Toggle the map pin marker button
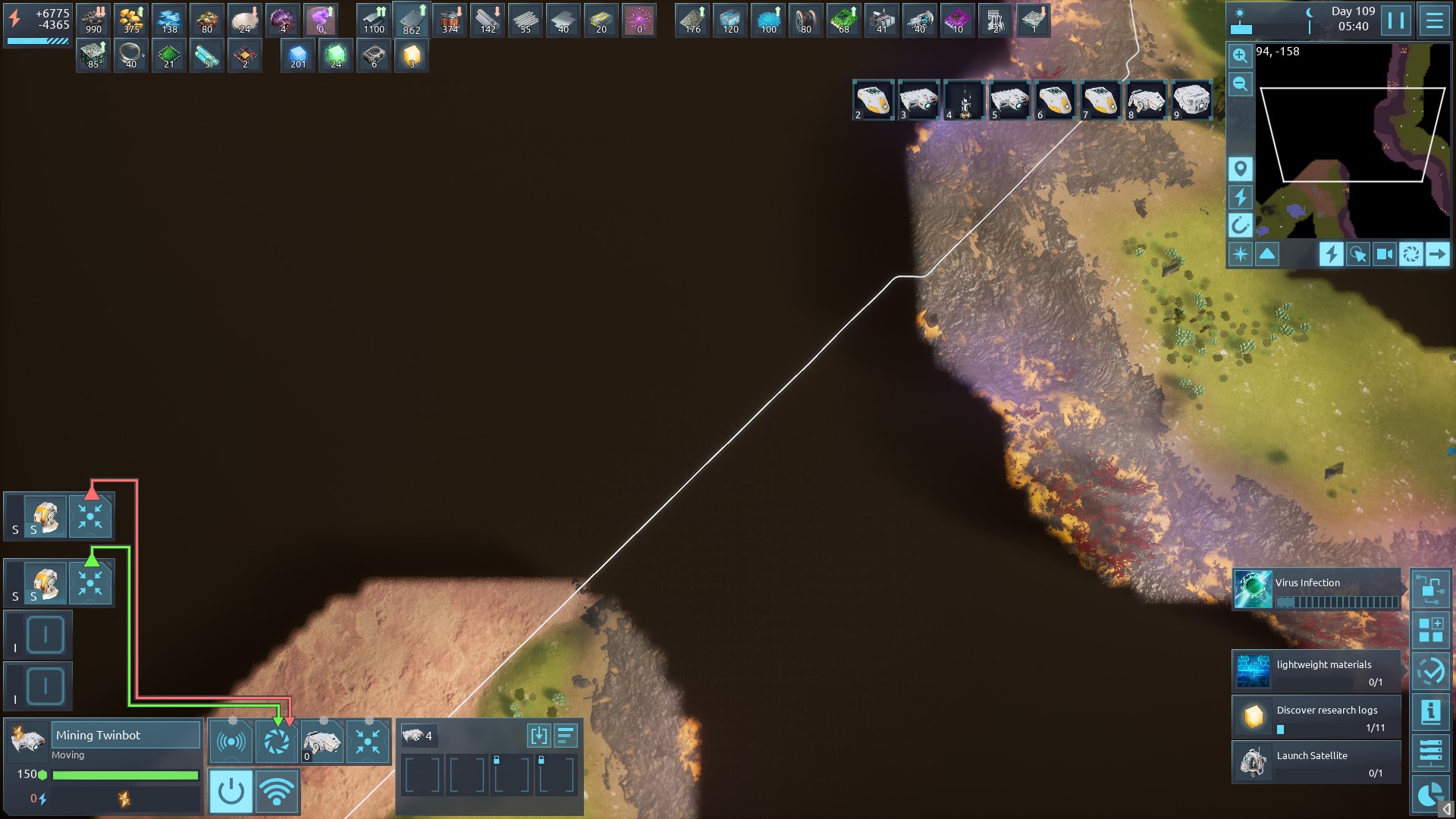 1240,168
